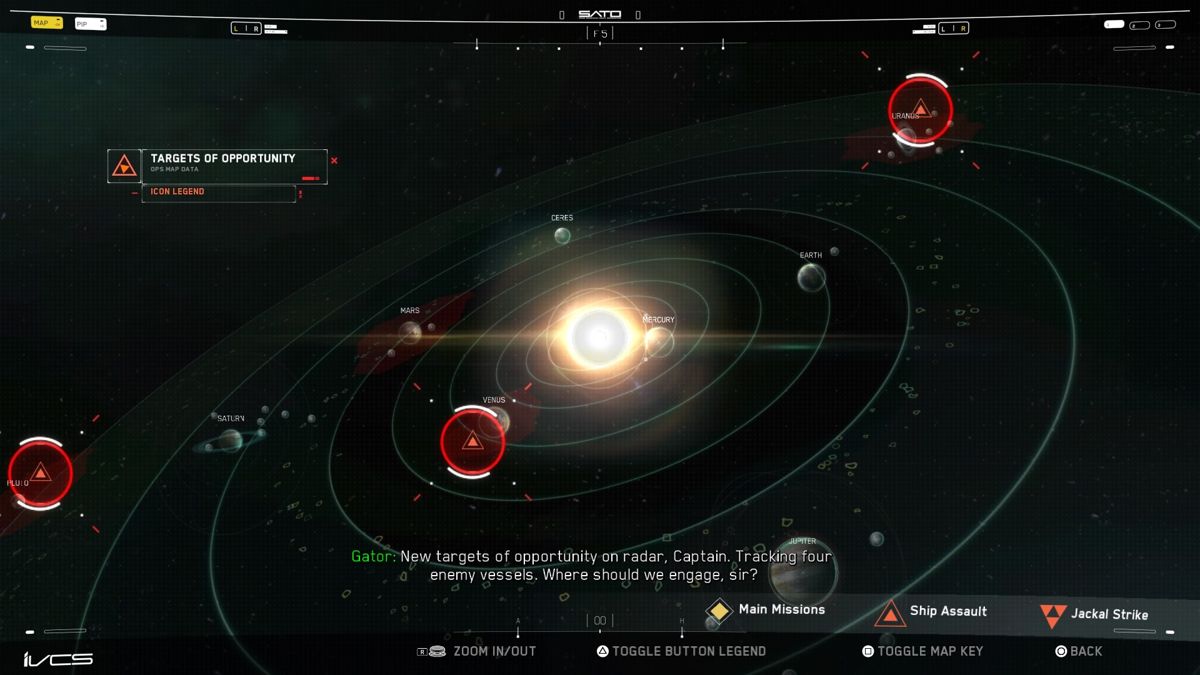Engage the Ship Assault target at Pluto
Viewport: 1200px width, 675px height.
40,473
